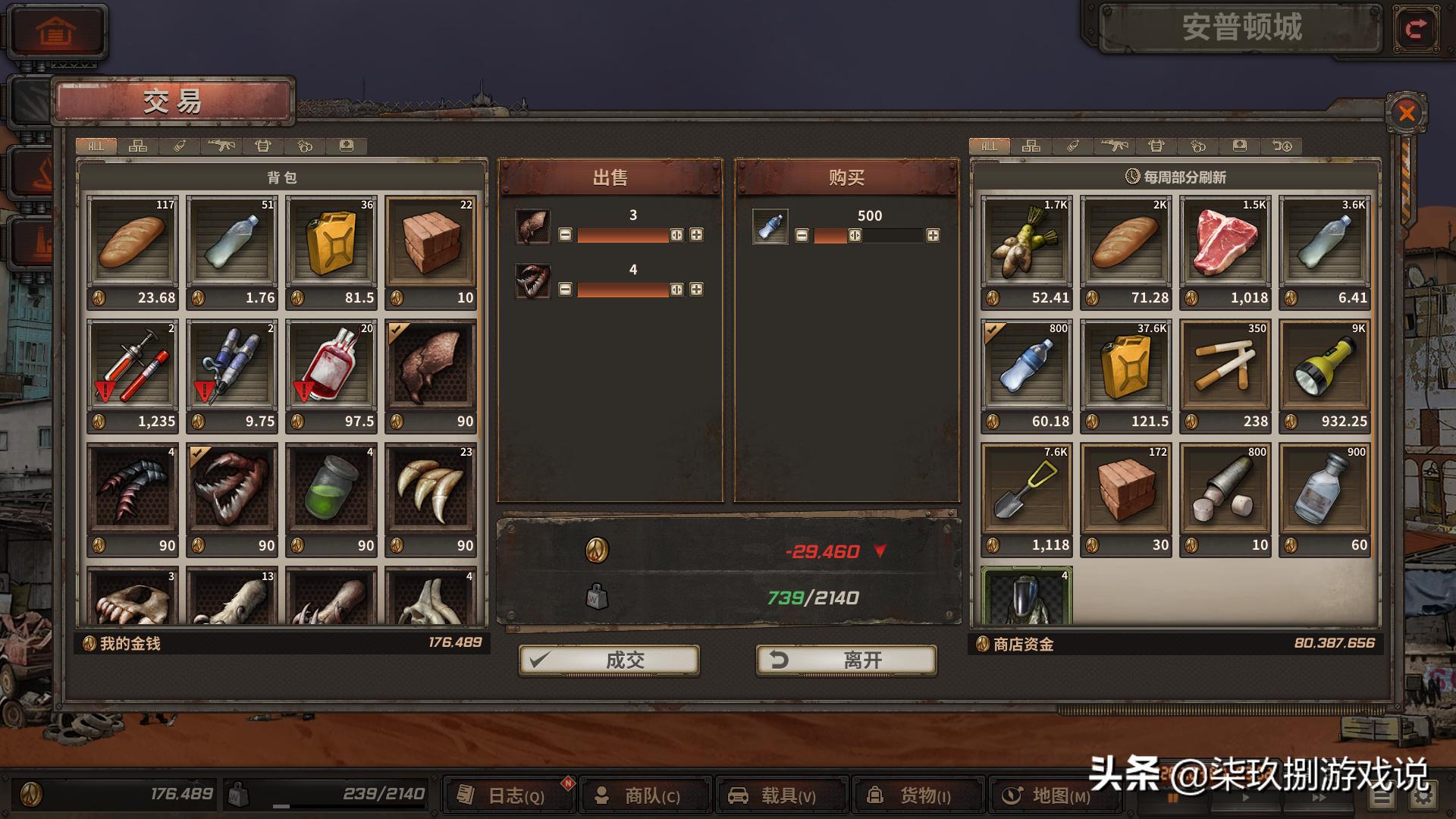Confirm the trade with 成交 button
This screenshot has width=1456, height=819.
(609, 660)
